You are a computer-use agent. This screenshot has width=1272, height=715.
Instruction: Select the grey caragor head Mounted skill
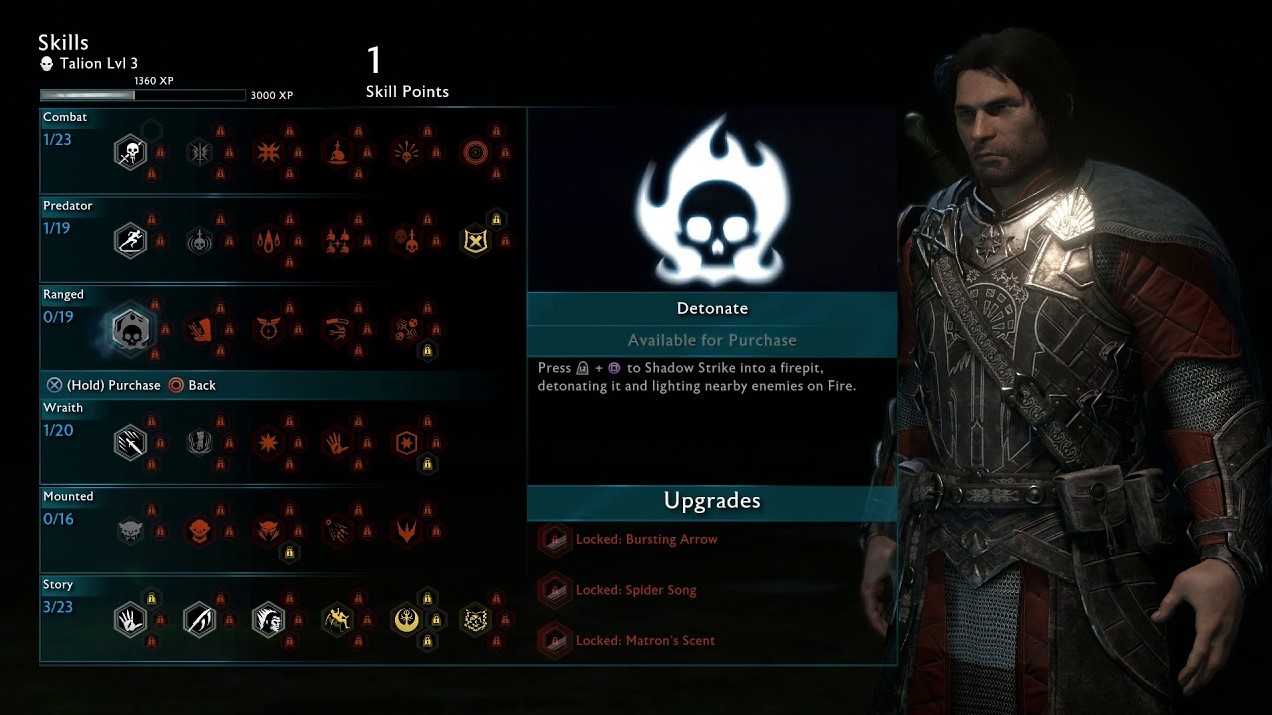(130, 531)
